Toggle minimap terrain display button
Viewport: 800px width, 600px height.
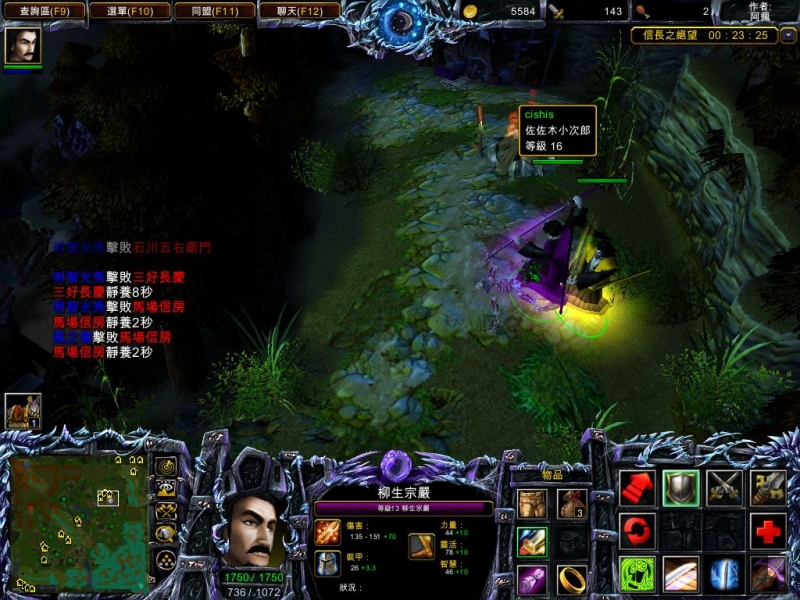(166, 488)
